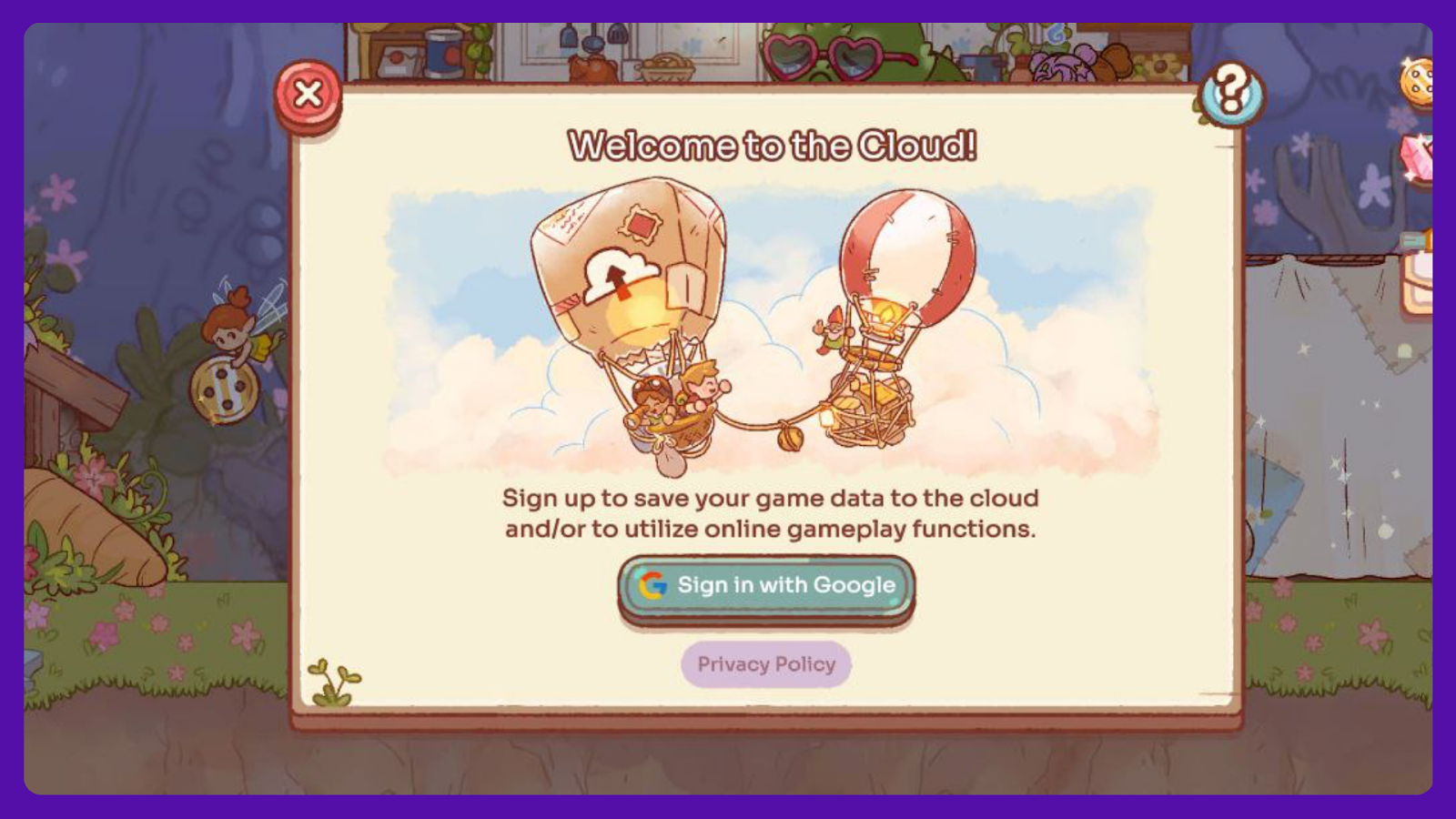Close the Welcome to the Cloud dialog

[308, 94]
